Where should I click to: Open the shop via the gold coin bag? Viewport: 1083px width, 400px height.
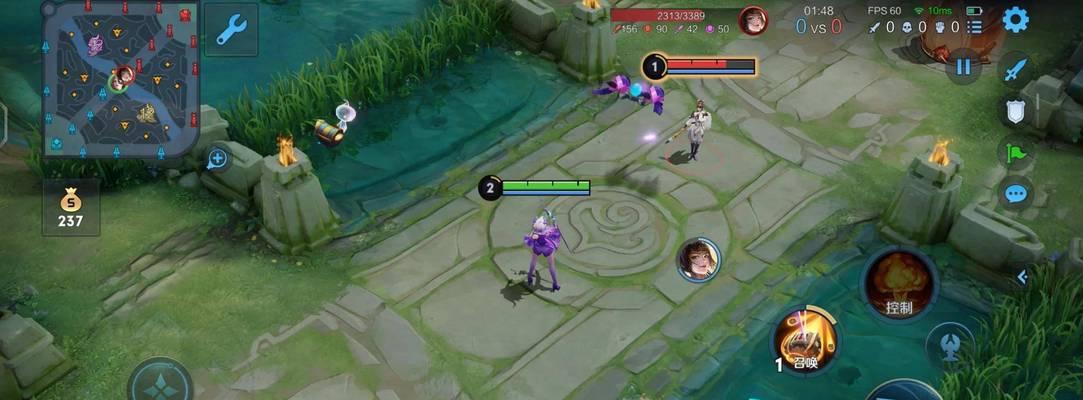70,206
